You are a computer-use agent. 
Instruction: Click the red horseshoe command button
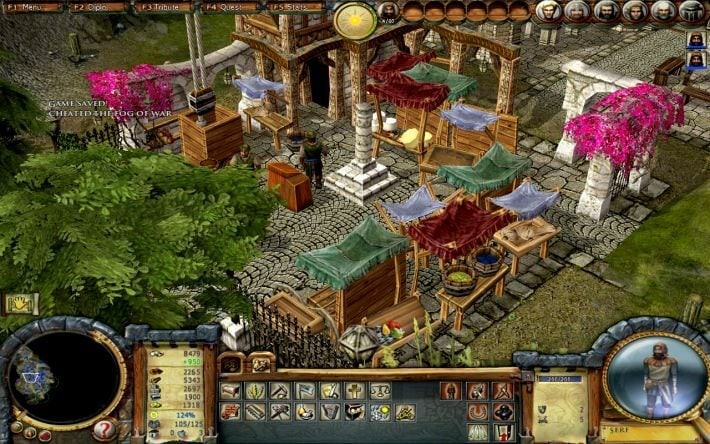478,411
